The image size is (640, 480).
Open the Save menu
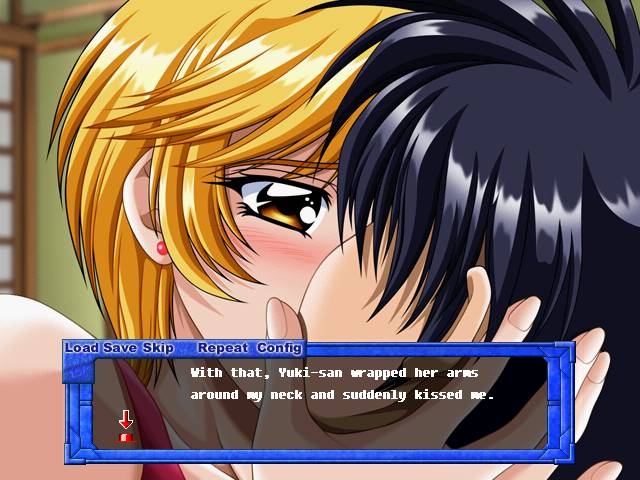tap(120, 348)
